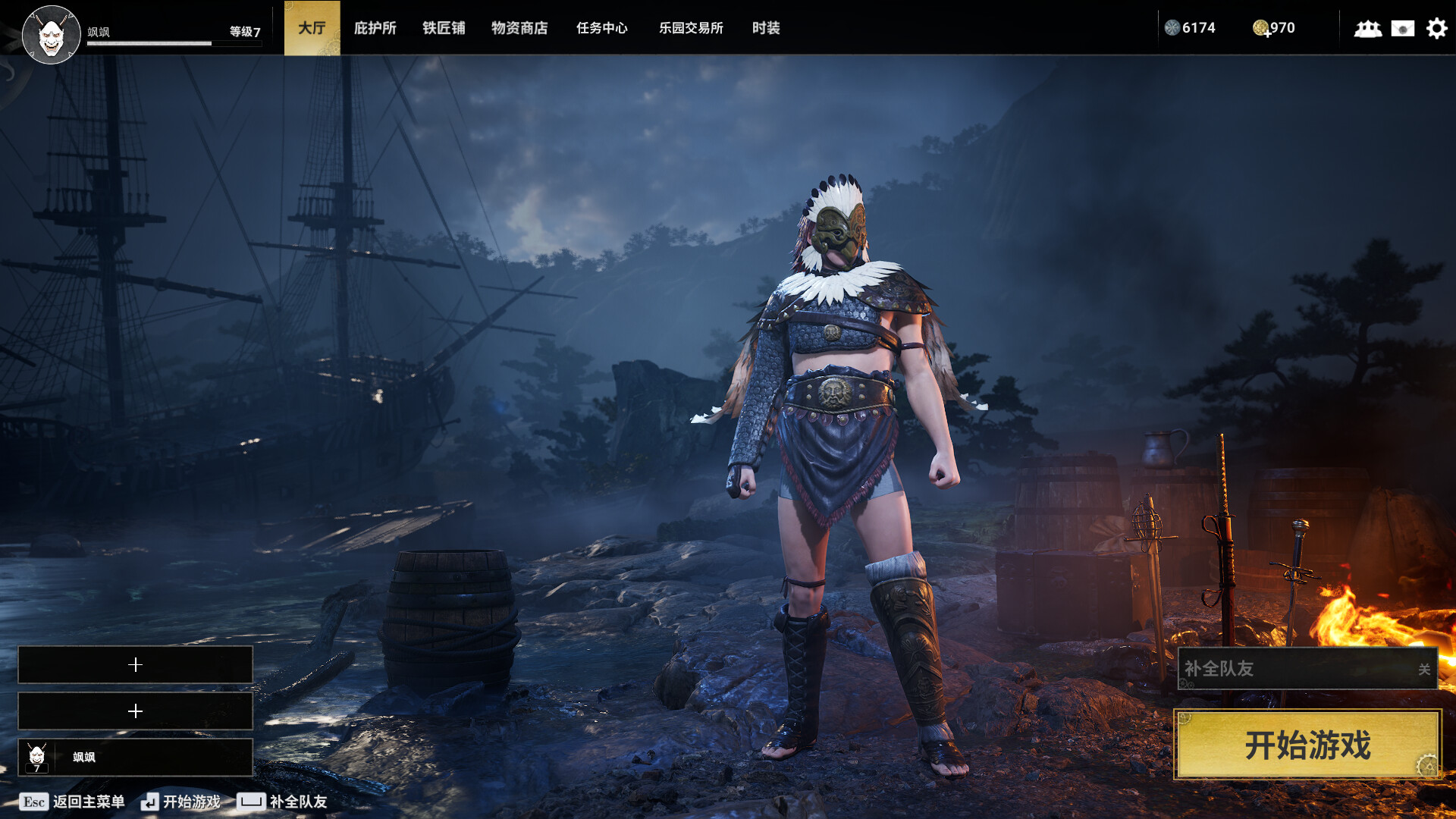Open the settings gear icon
Image resolution: width=1456 pixels, height=819 pixels.
1437,28
